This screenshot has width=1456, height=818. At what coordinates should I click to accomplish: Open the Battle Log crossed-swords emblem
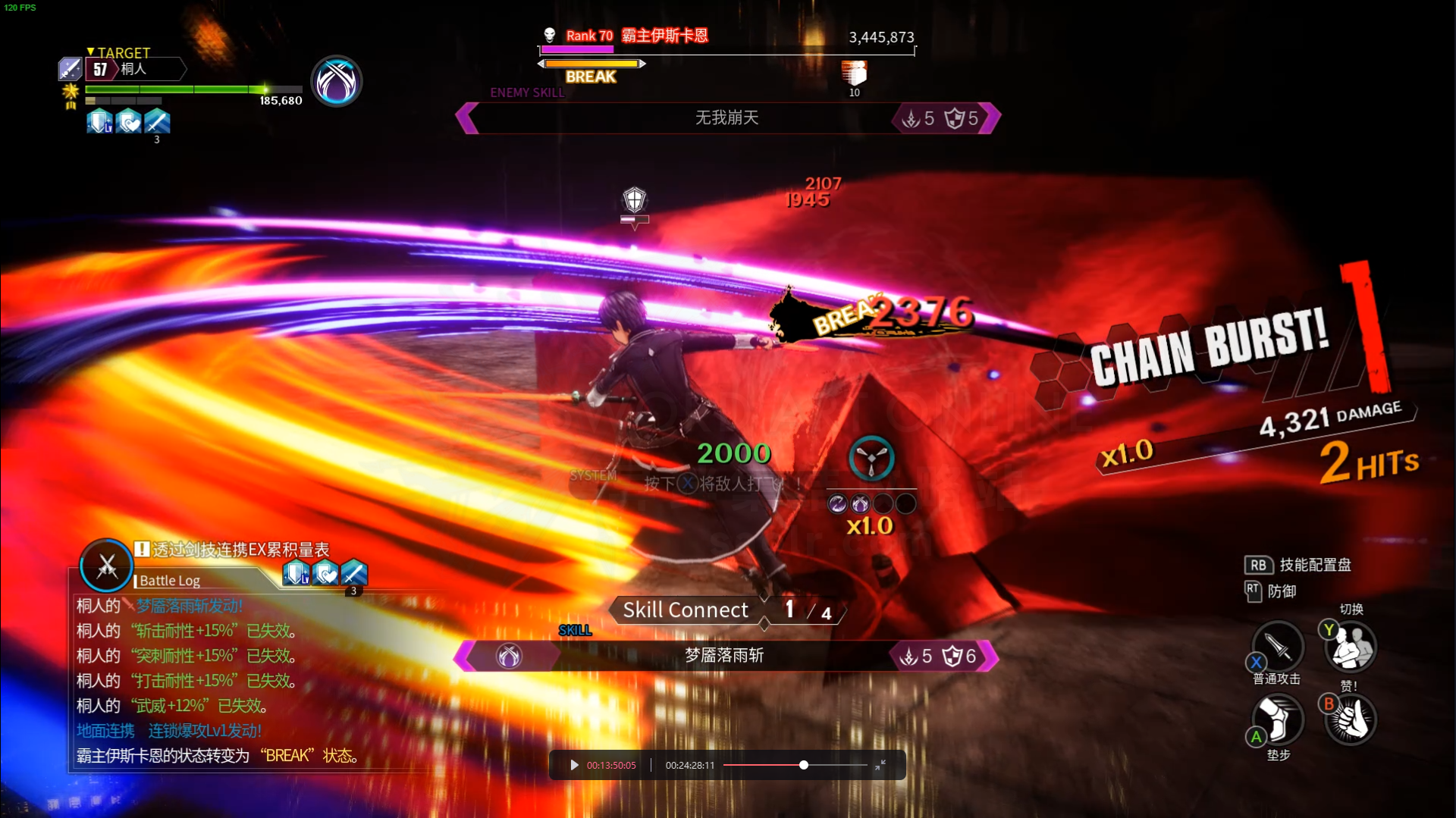[106, 566]
